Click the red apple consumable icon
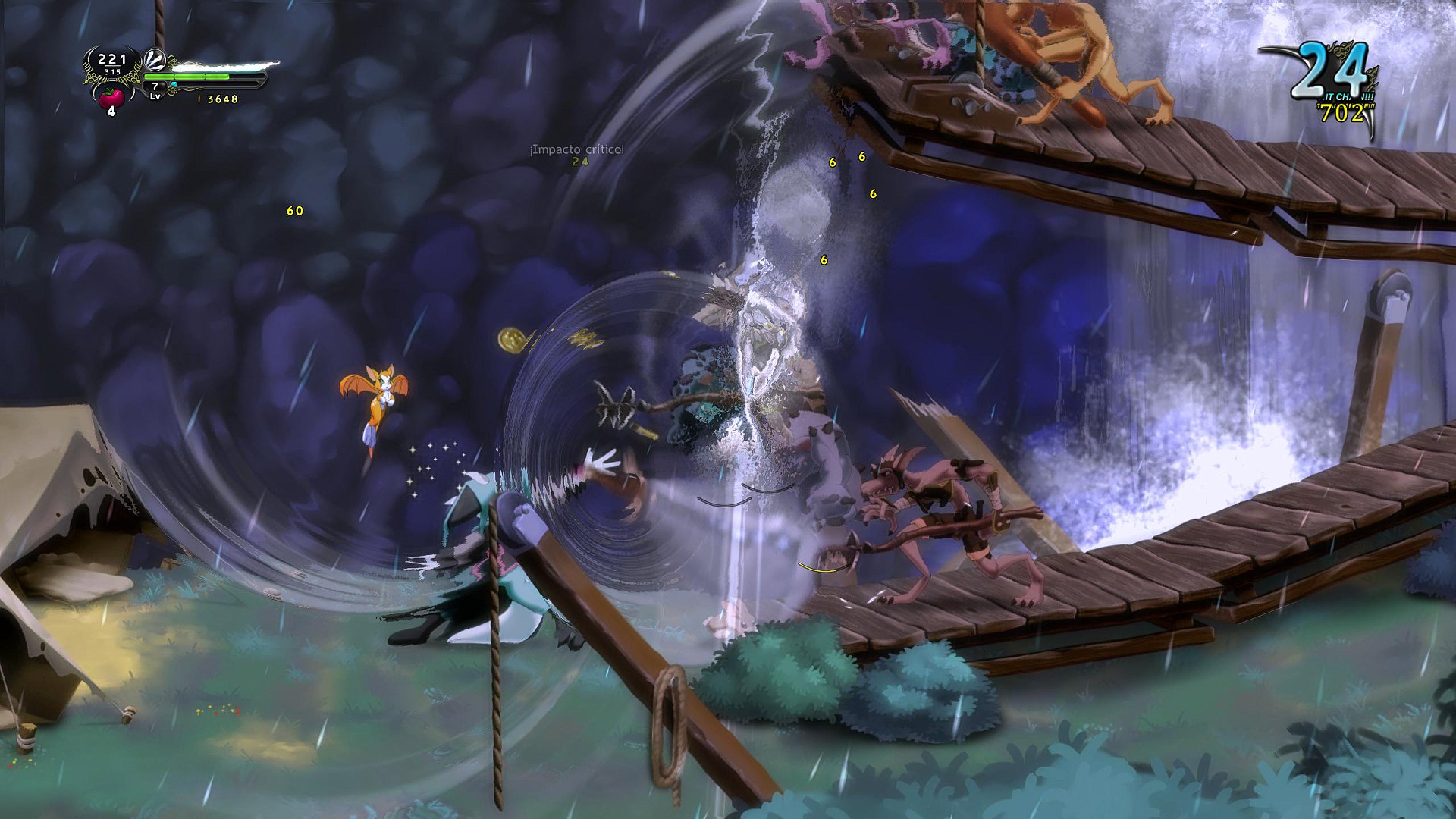1456x819 pixels. 111,98
